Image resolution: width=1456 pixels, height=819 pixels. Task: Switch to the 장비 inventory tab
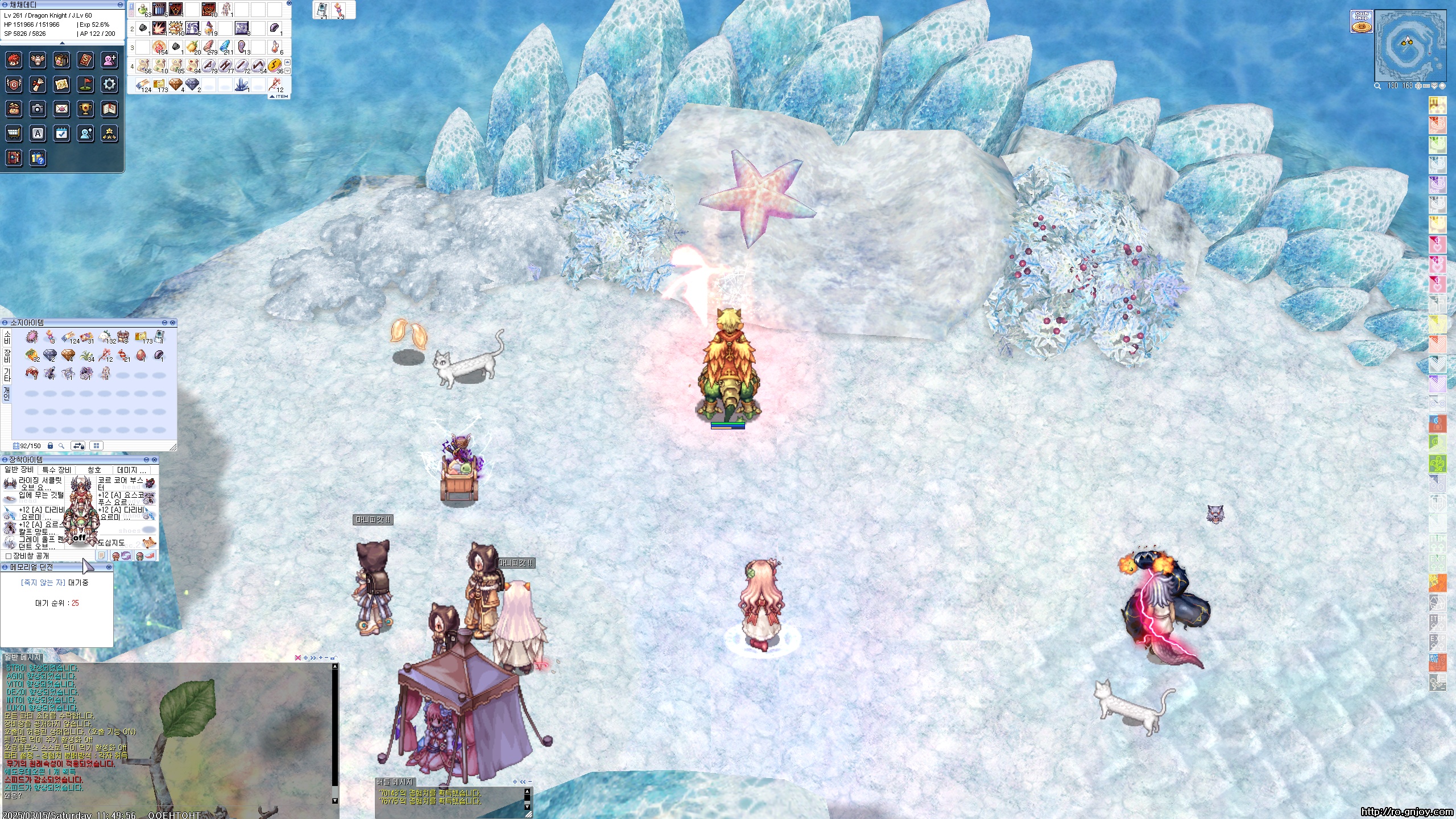(x=7, y=356)
